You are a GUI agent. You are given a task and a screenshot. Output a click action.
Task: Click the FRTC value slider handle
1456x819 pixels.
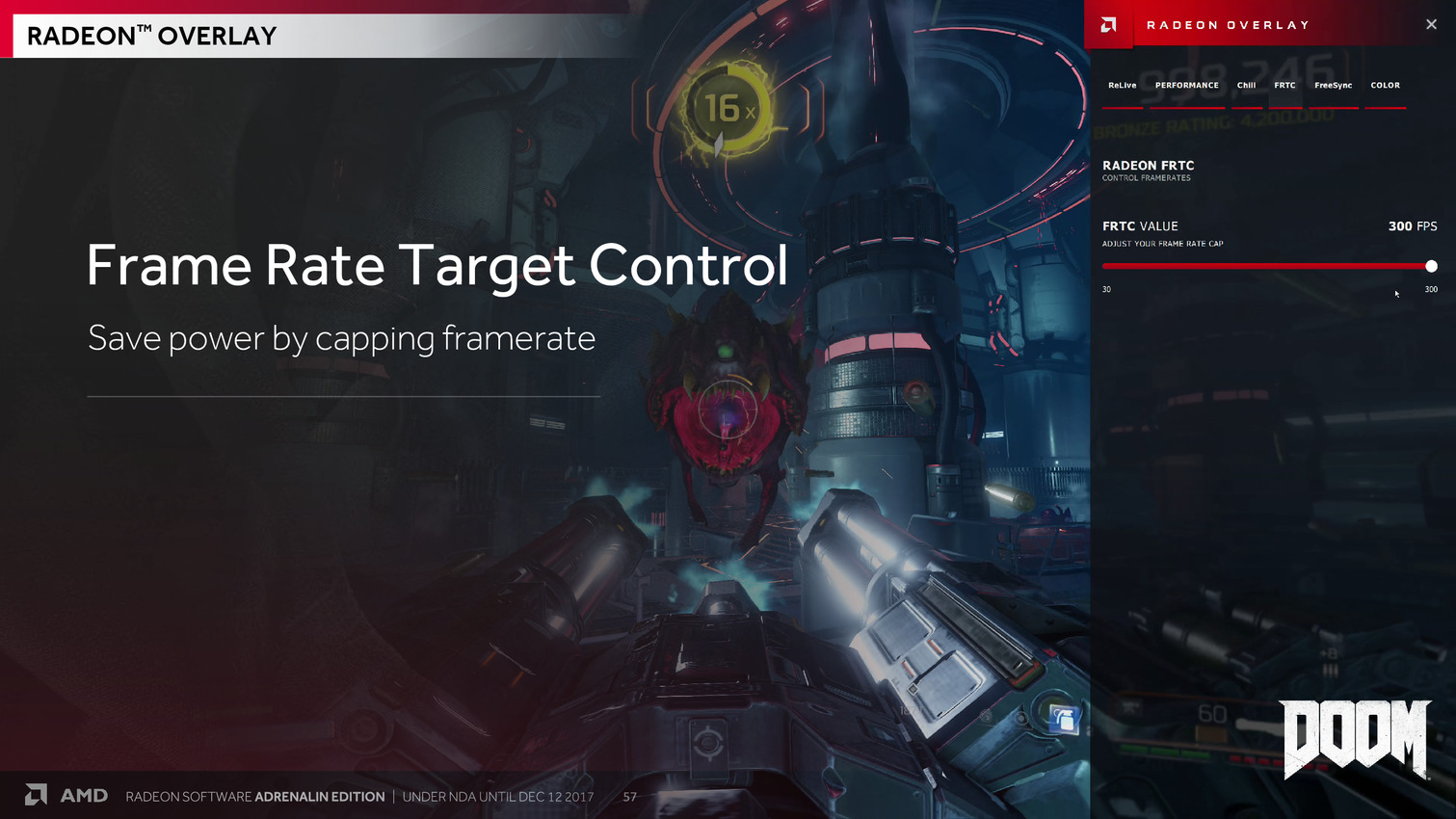(1431, 266)
